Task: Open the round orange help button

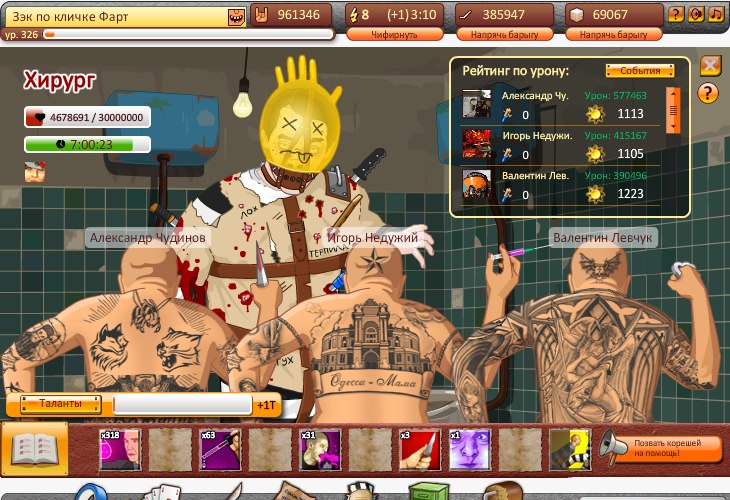Action: [x=709, y=94]
